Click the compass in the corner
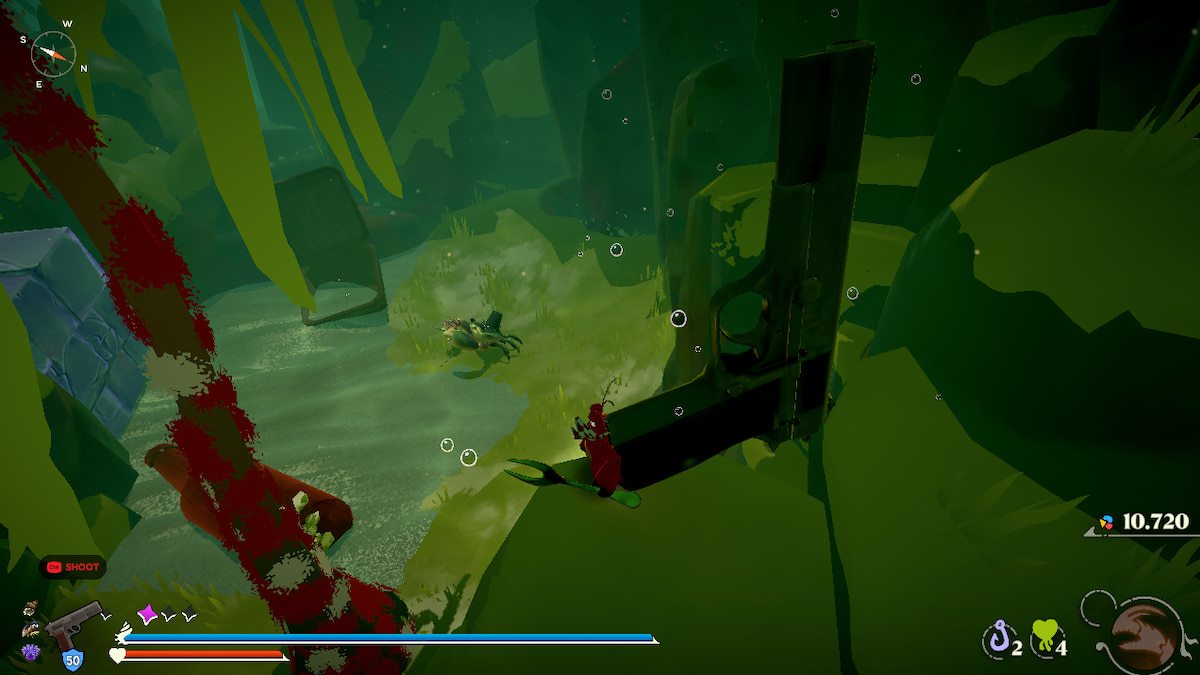Image resolution: width=1200 pixels, height=675 pixels. point(53,51)
